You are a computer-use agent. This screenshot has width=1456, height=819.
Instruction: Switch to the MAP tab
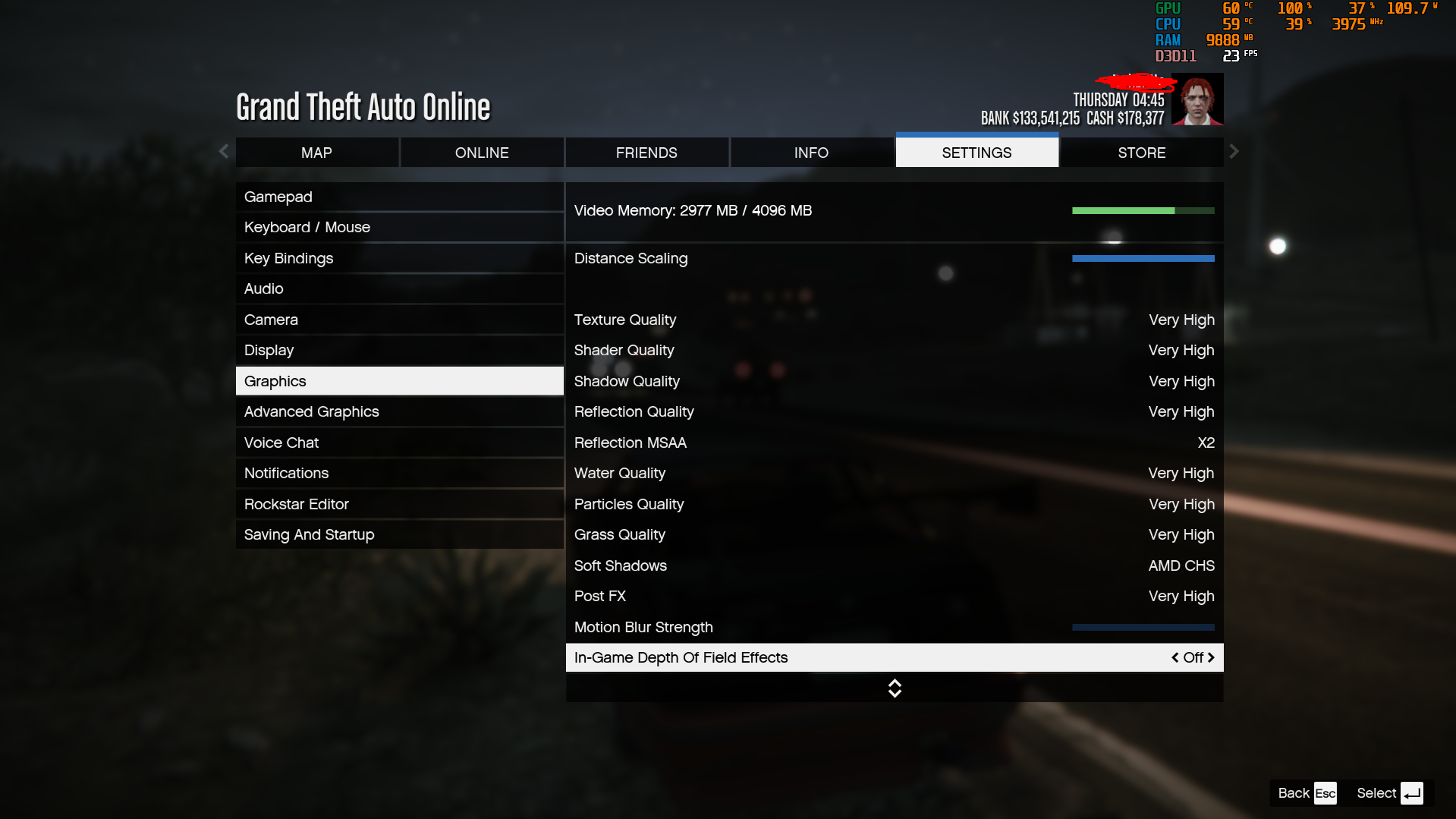click(316, 152)
